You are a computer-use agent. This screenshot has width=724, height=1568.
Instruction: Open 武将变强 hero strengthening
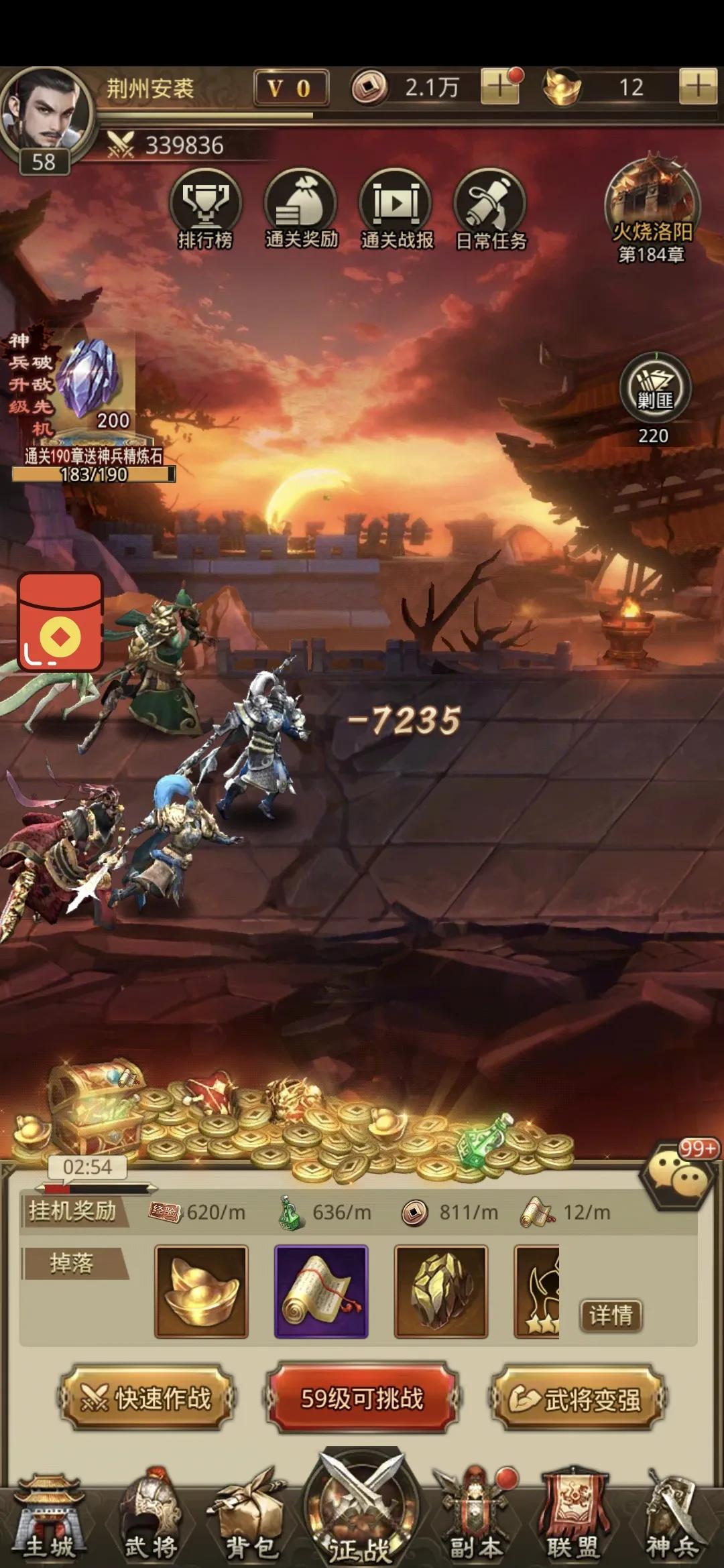pos(578,1398)
